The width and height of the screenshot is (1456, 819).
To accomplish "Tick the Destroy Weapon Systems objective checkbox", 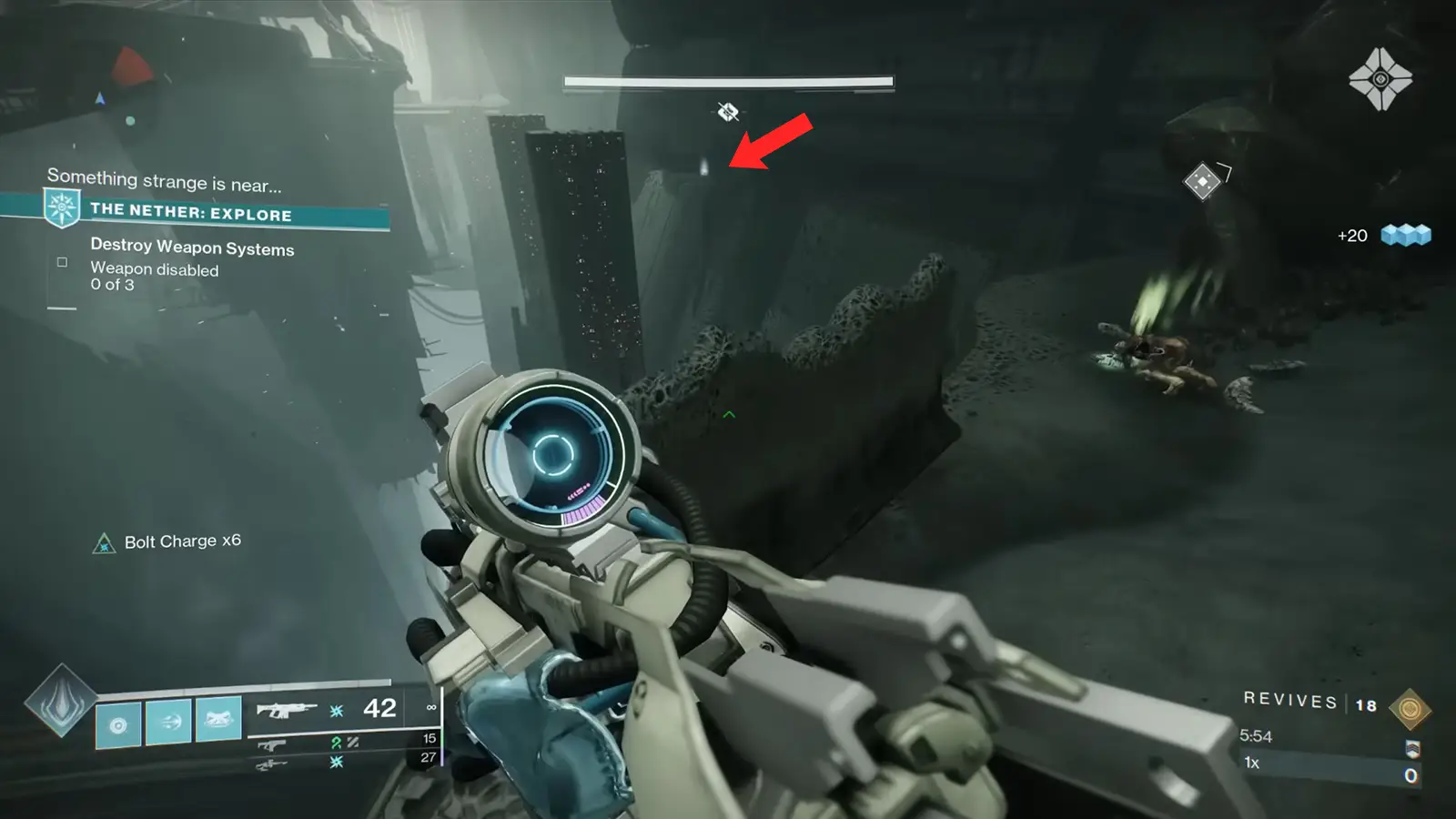I will (x=62, y=262).
